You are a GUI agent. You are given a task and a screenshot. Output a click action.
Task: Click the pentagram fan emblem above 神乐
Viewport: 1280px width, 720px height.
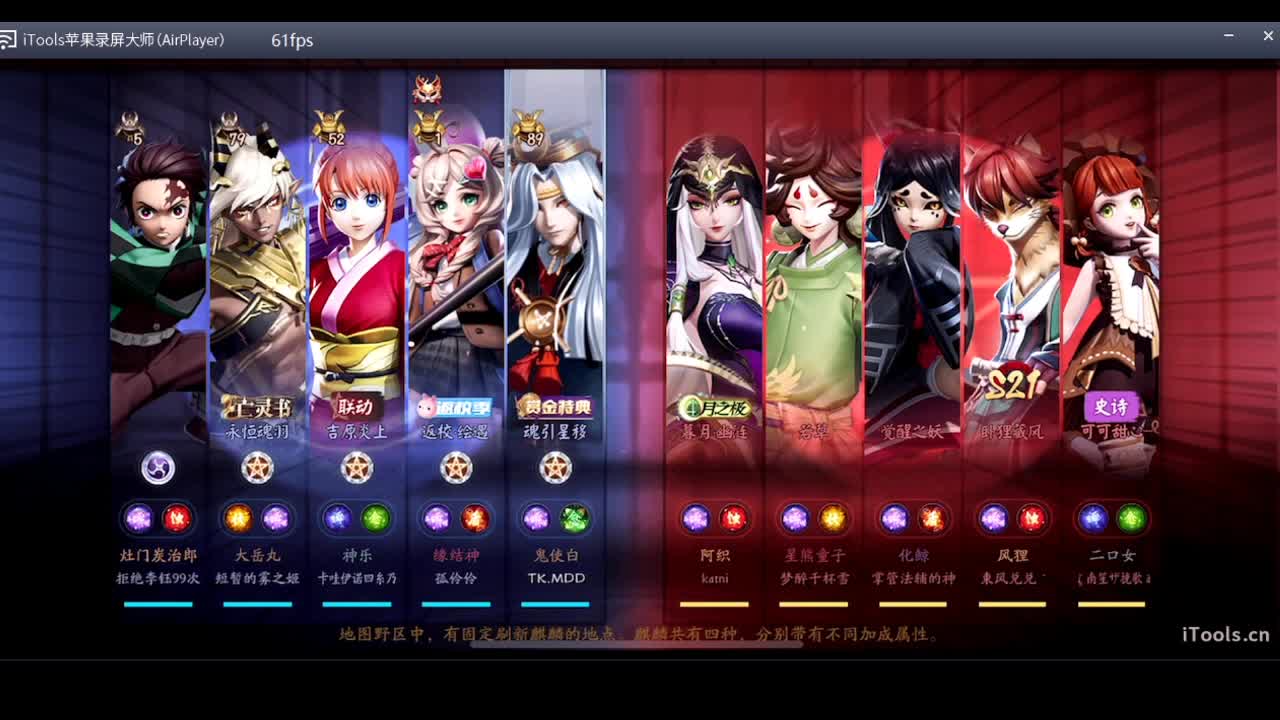pos(357,467)
